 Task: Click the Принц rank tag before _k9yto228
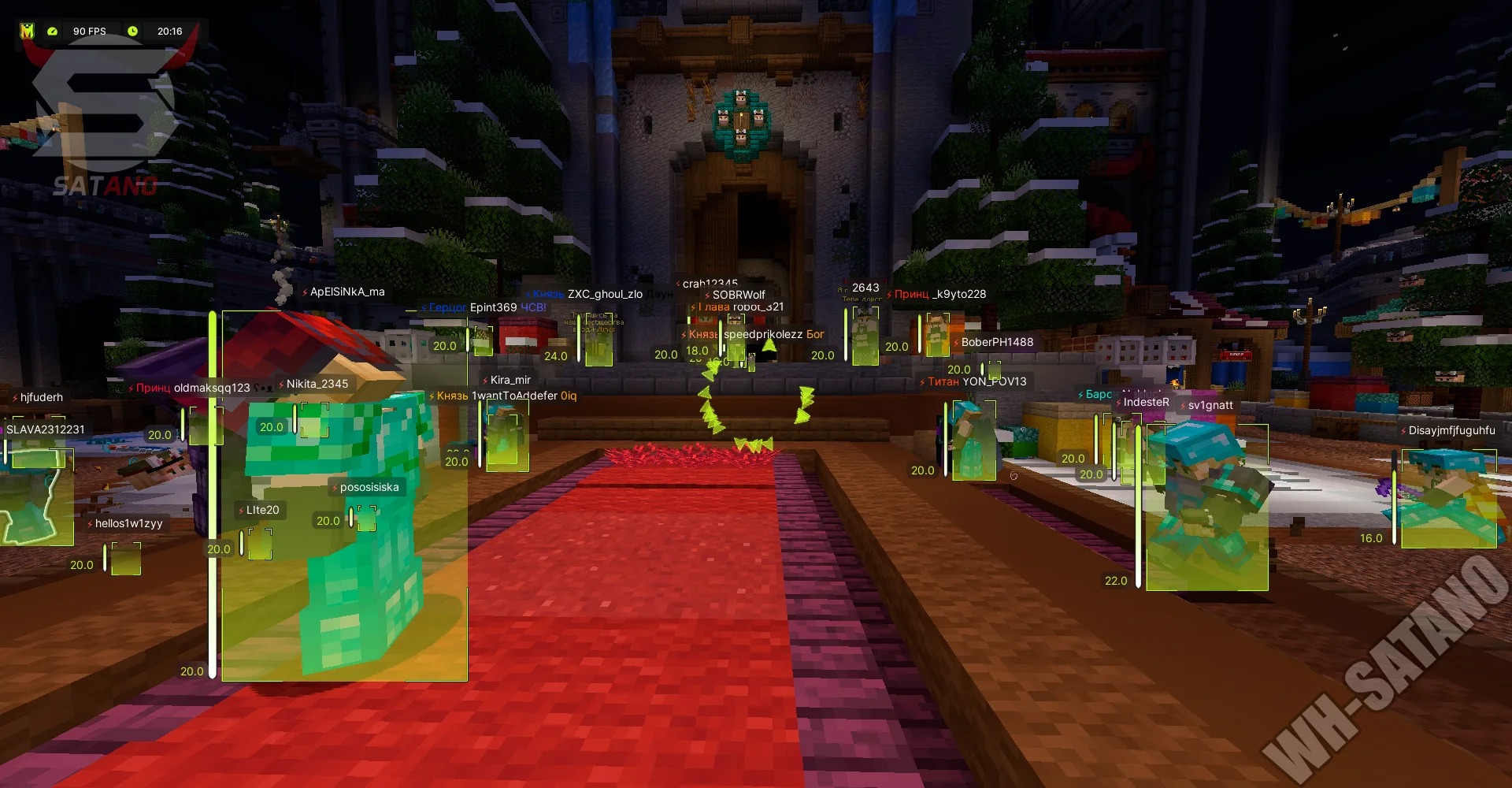pyautogui.click(x=912, y=294)
